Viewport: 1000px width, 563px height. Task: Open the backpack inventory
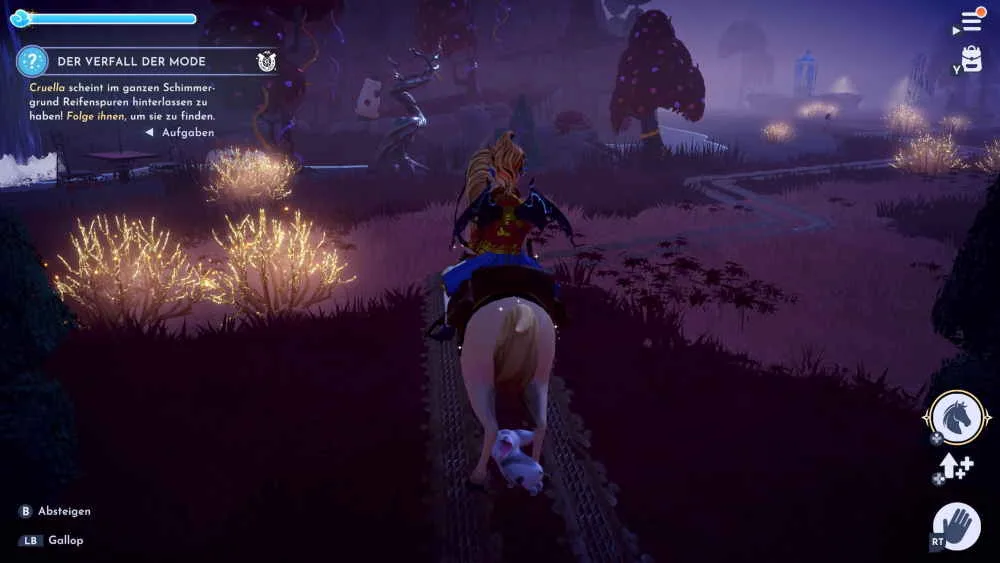point(972,60)
